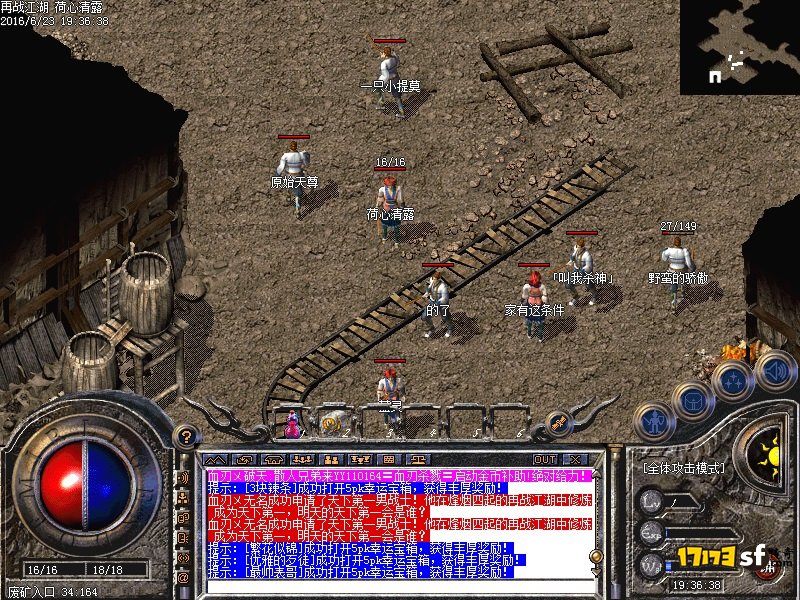This screenshot has height=600, width=800.
Task: Open the skills panel with four stars
Action: tap(735, 380)
